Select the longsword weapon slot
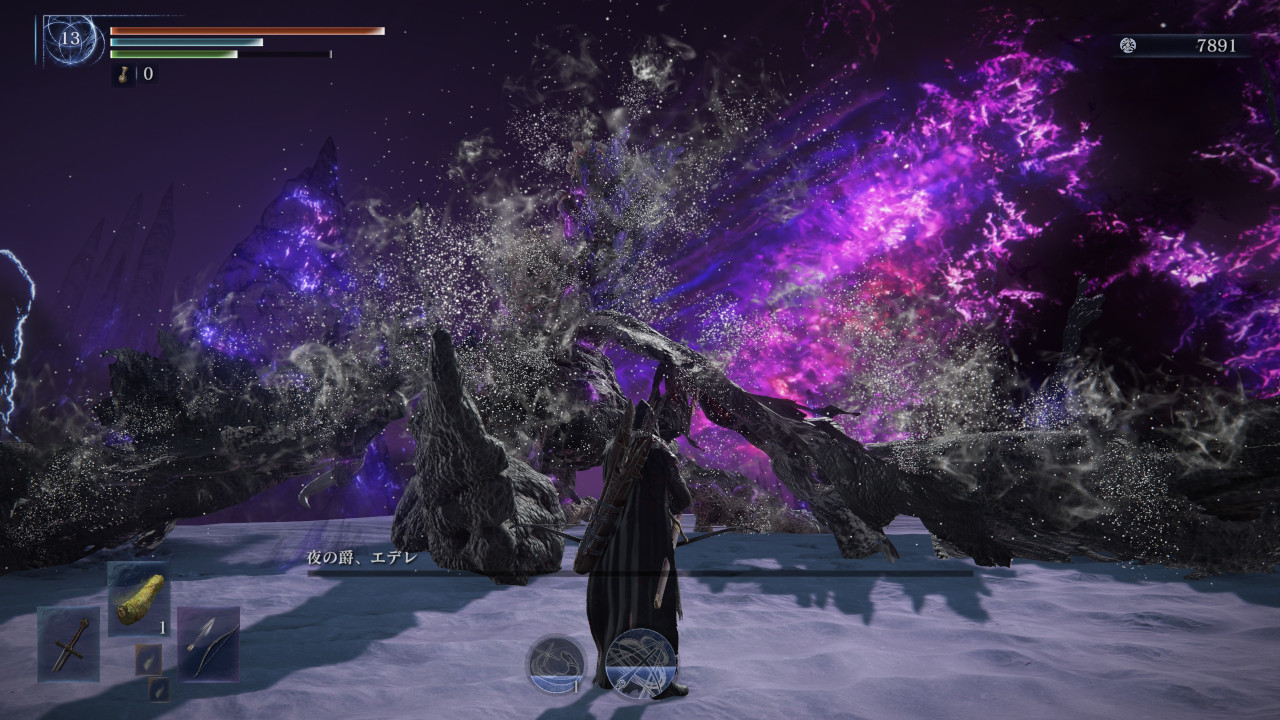 [69, 643]
